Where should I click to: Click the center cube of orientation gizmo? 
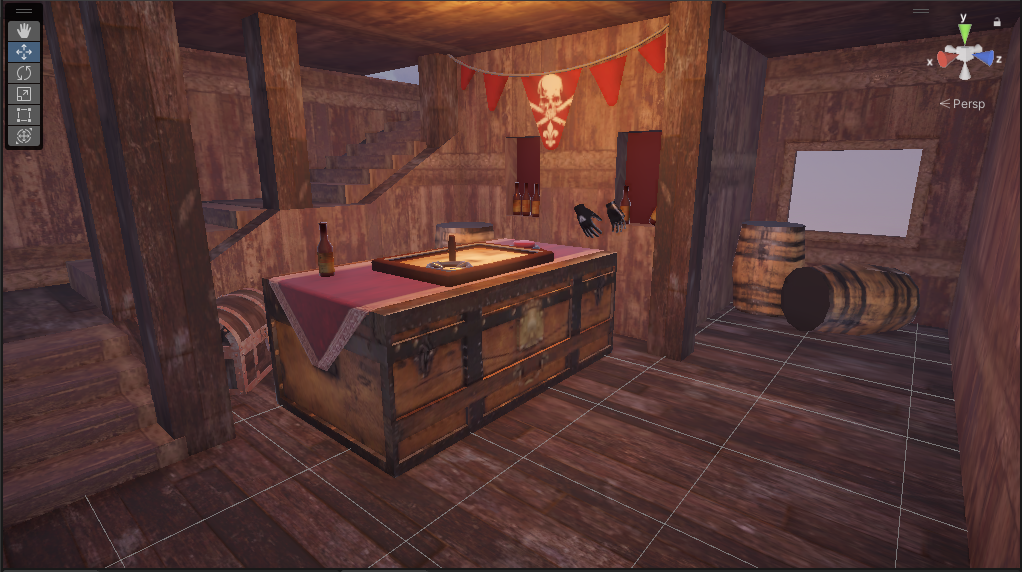coord(965,60)
